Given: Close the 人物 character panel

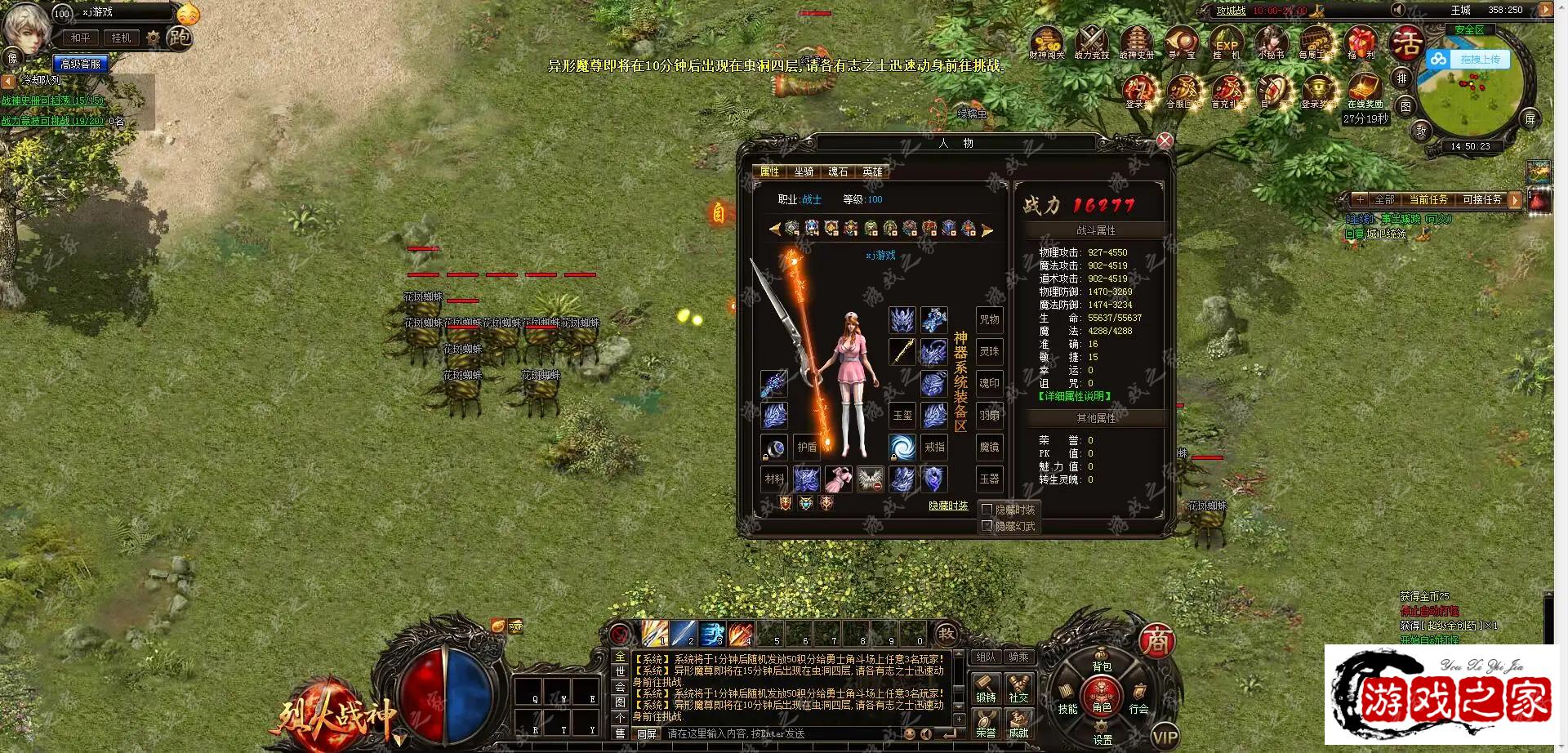Looking at the screenshot, I should 1165,140.
